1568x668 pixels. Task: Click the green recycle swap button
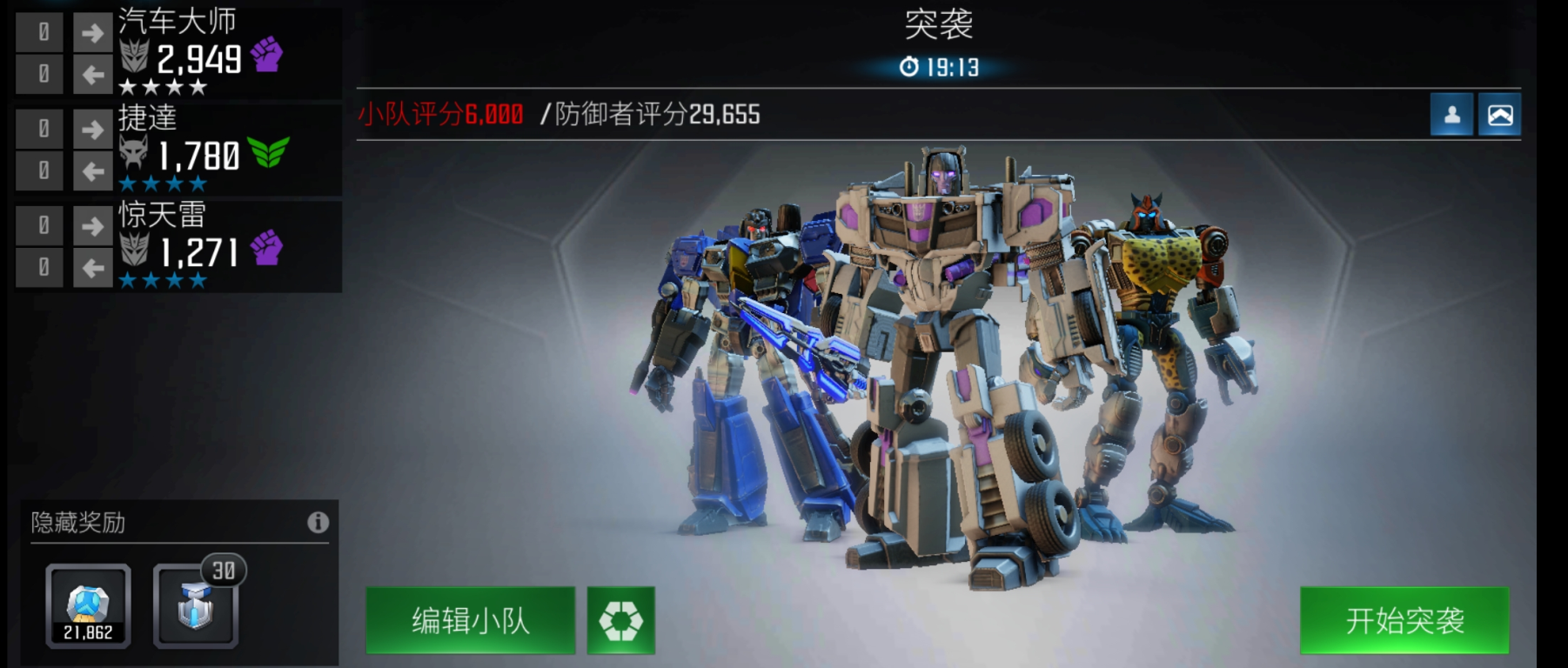[x=620, y=620]
